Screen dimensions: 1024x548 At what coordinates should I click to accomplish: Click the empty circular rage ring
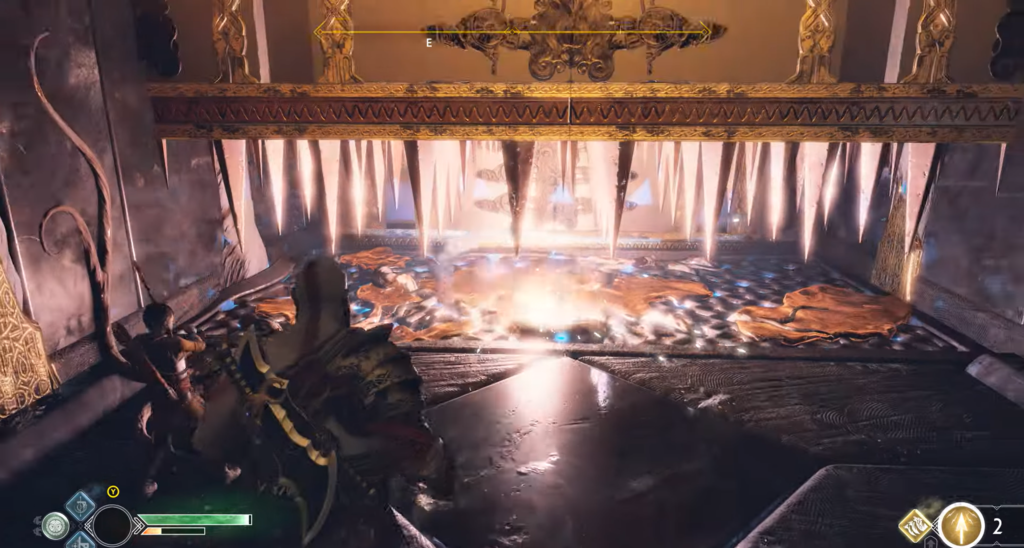(x=111, y=525)
